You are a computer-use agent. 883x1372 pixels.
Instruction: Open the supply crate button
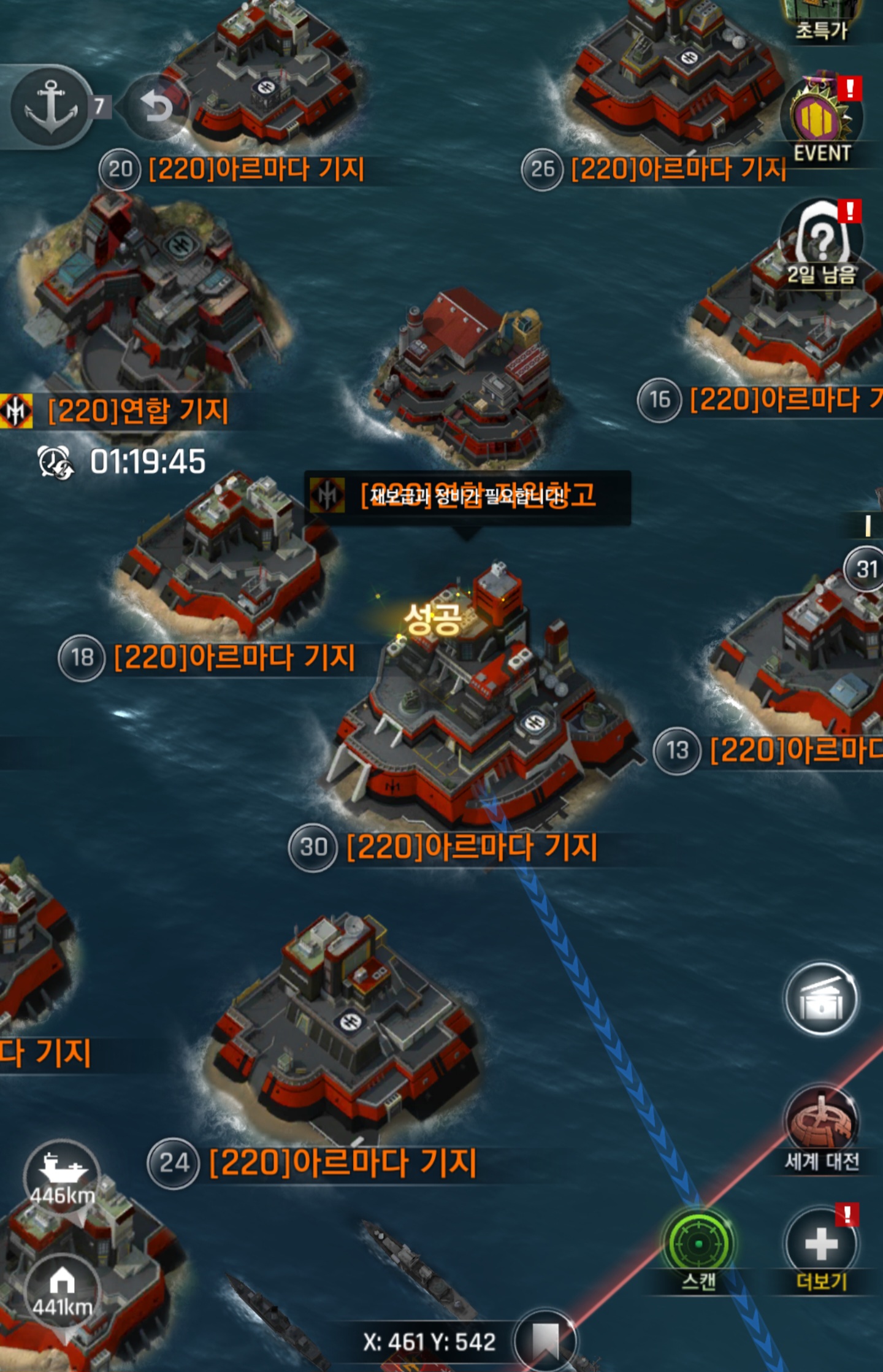tap(822, 1000)
